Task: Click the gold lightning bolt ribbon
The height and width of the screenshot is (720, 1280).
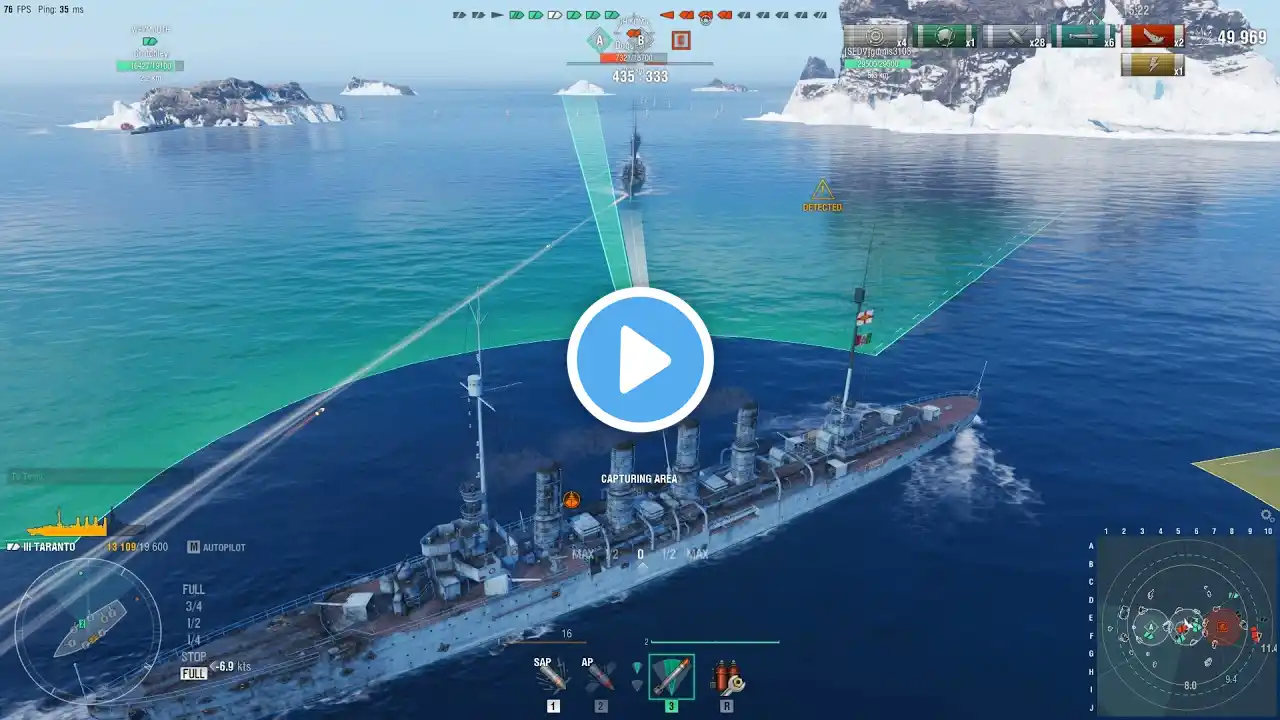Action: [x=1152, y=66]
